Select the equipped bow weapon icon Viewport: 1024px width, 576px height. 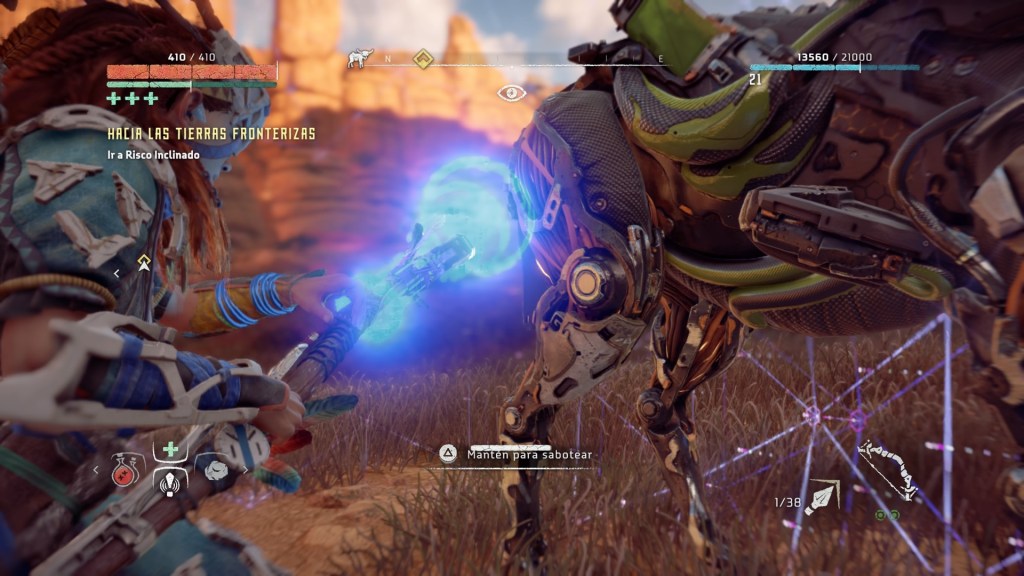pyautogui.click(x=887, y=469)
